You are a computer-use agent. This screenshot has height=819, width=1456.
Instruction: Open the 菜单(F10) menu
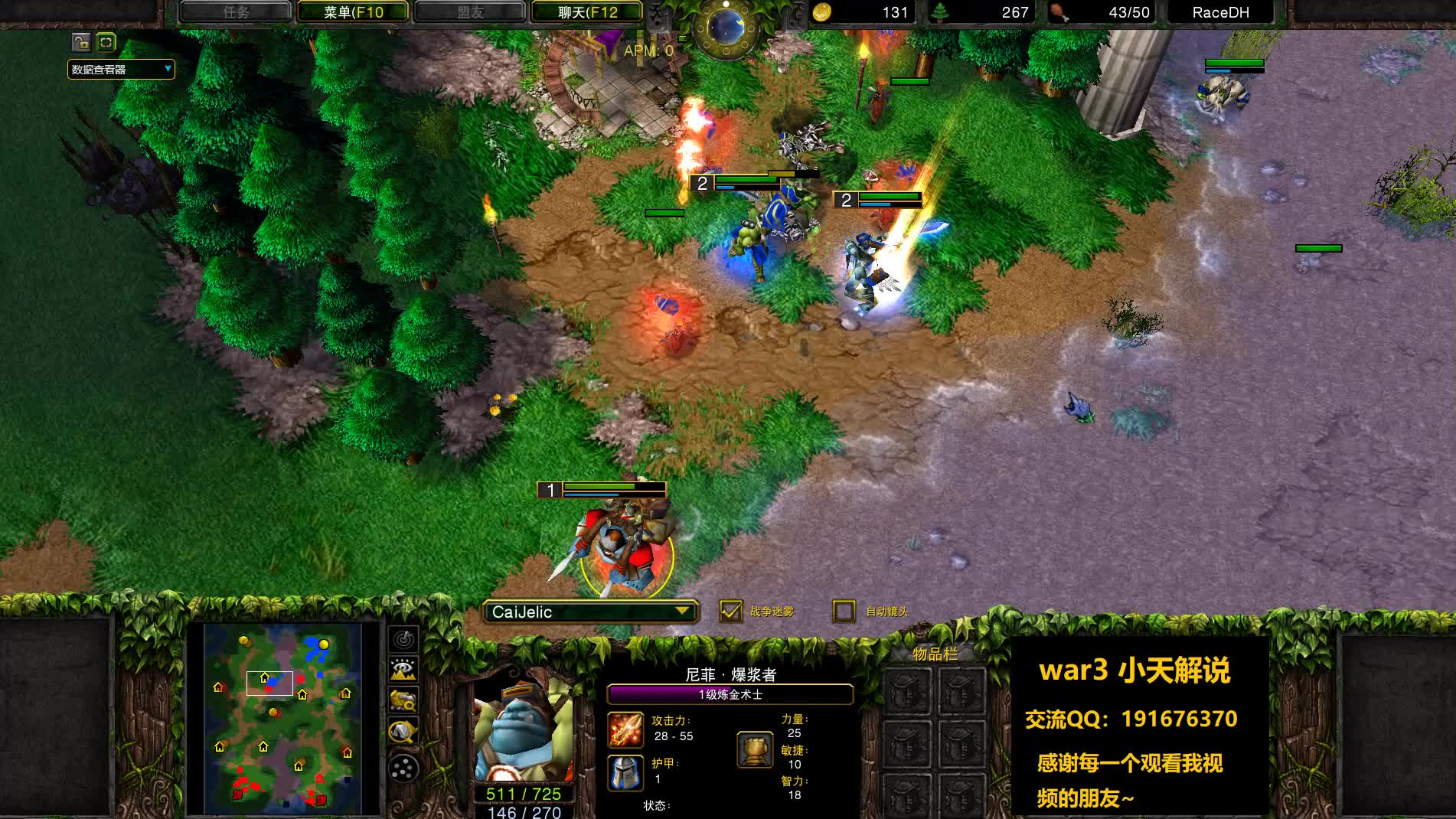click(352, 12)
